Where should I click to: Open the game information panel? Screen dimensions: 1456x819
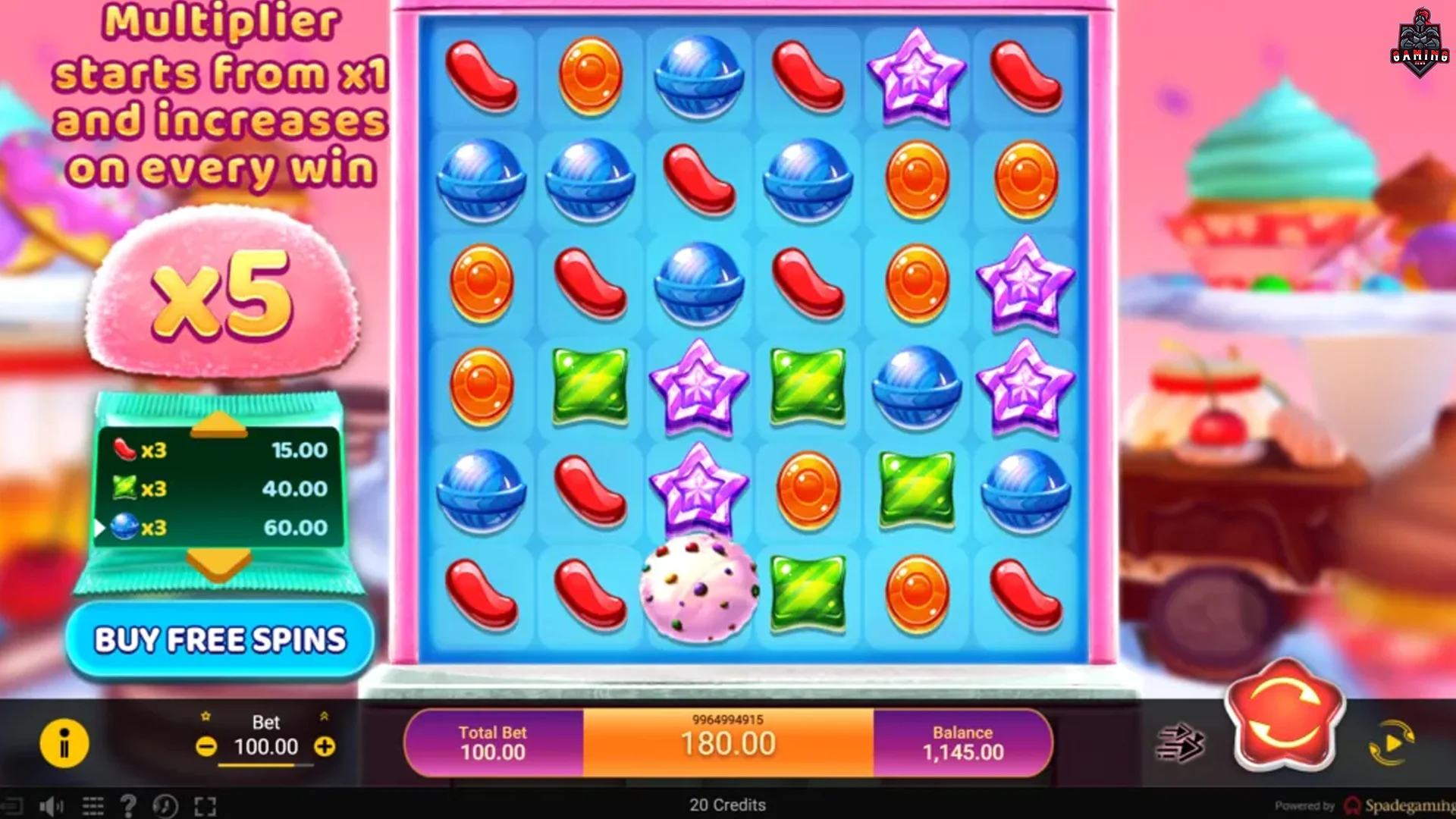click(64, 745)
